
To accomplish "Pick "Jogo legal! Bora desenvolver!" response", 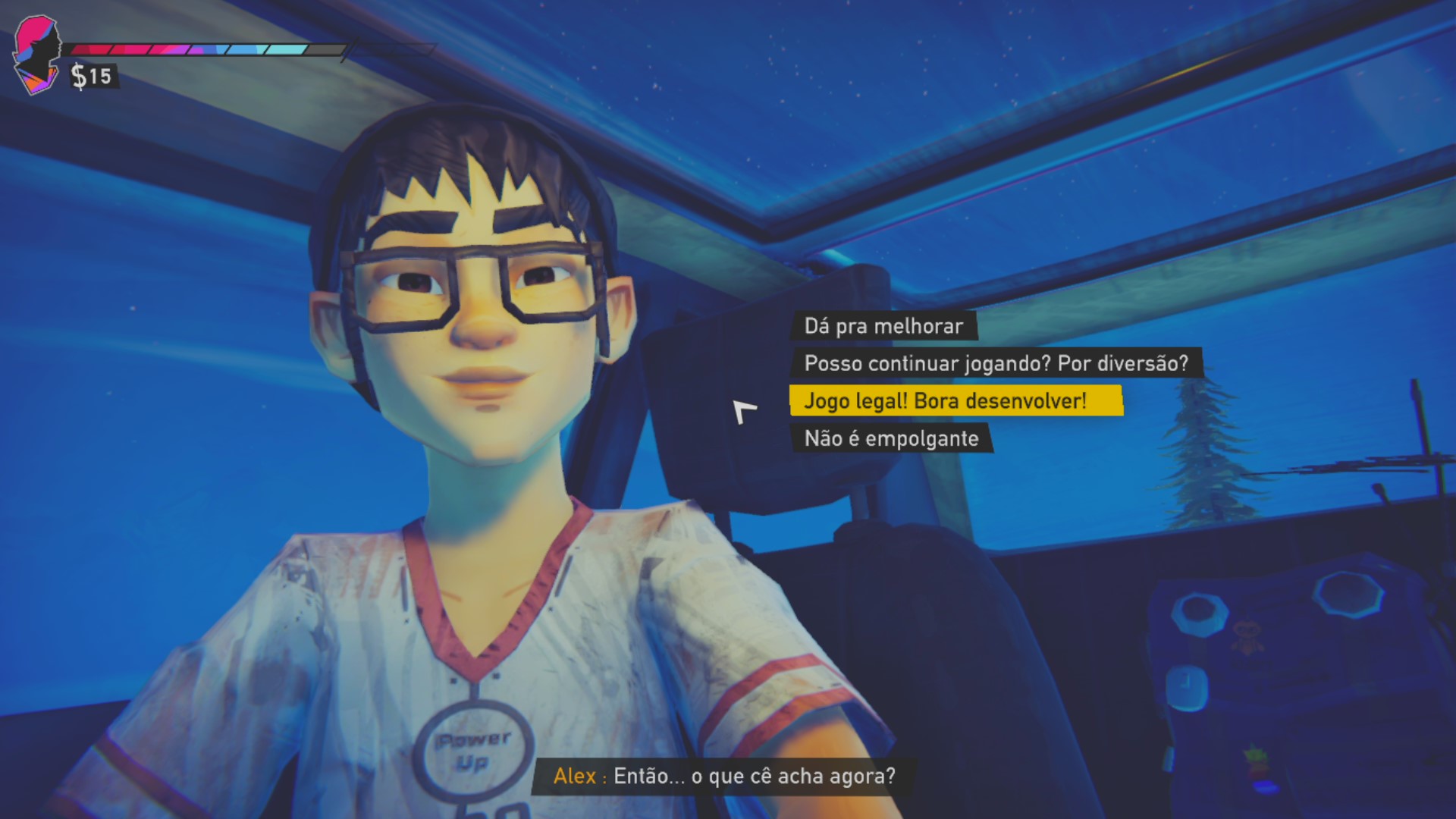I will [945, 400].
